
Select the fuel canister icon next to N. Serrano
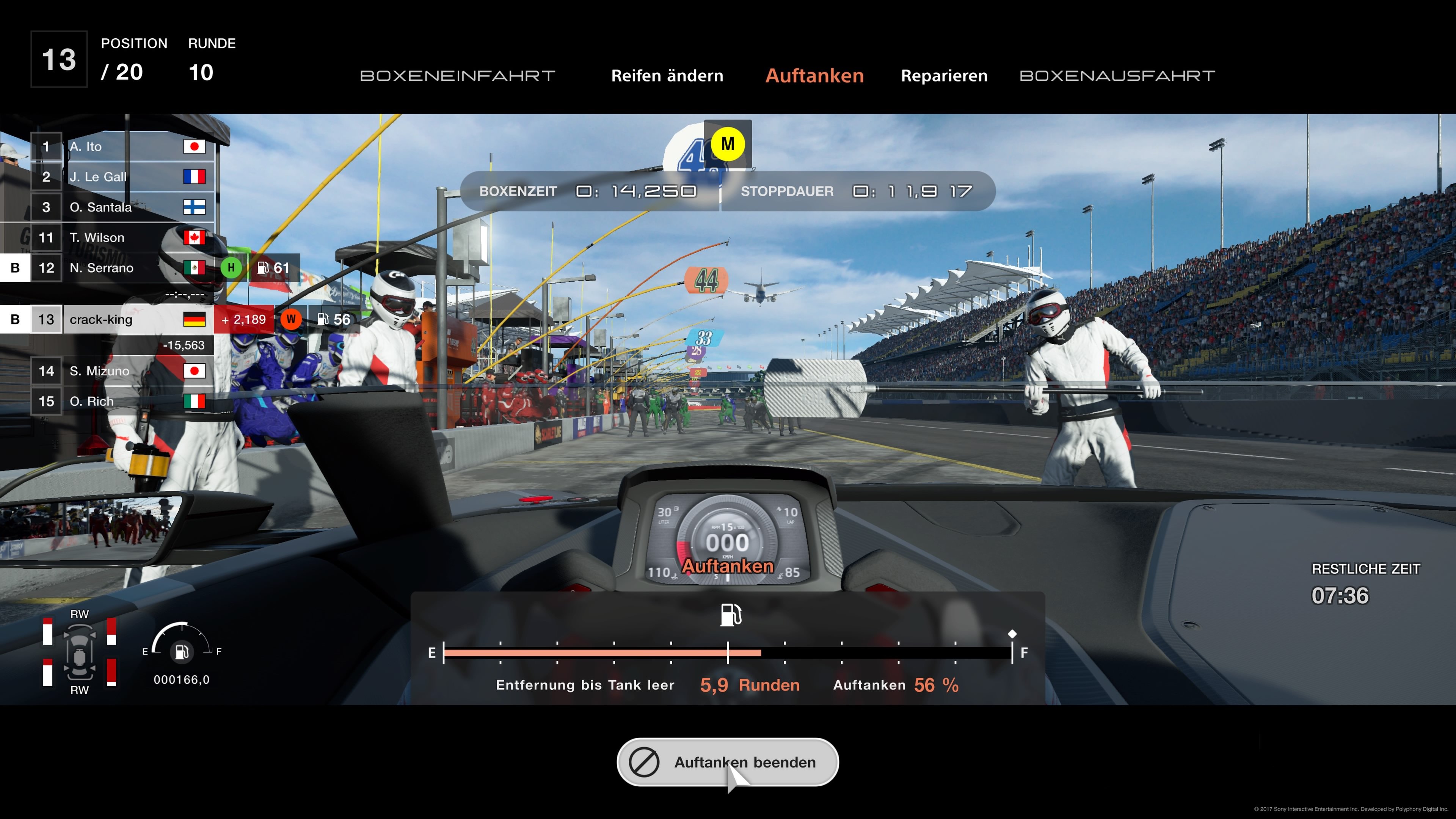tap(263, 268)
